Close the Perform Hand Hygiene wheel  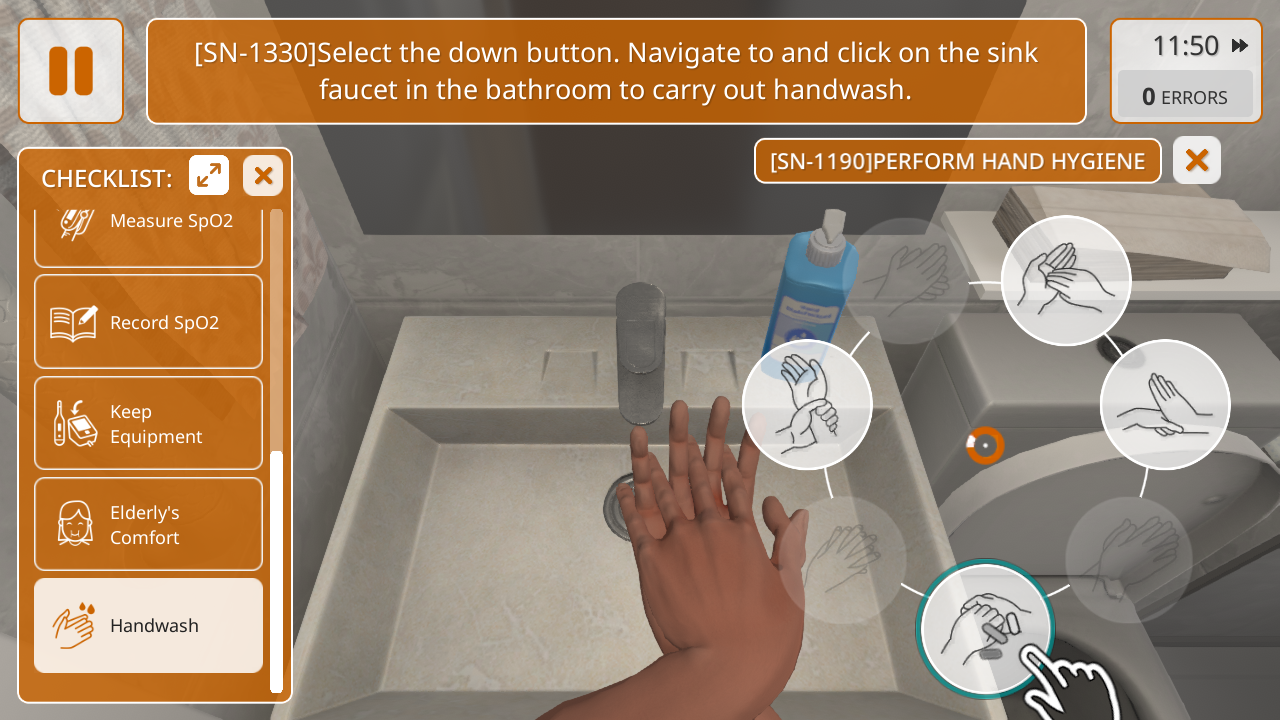point(1196,160)
